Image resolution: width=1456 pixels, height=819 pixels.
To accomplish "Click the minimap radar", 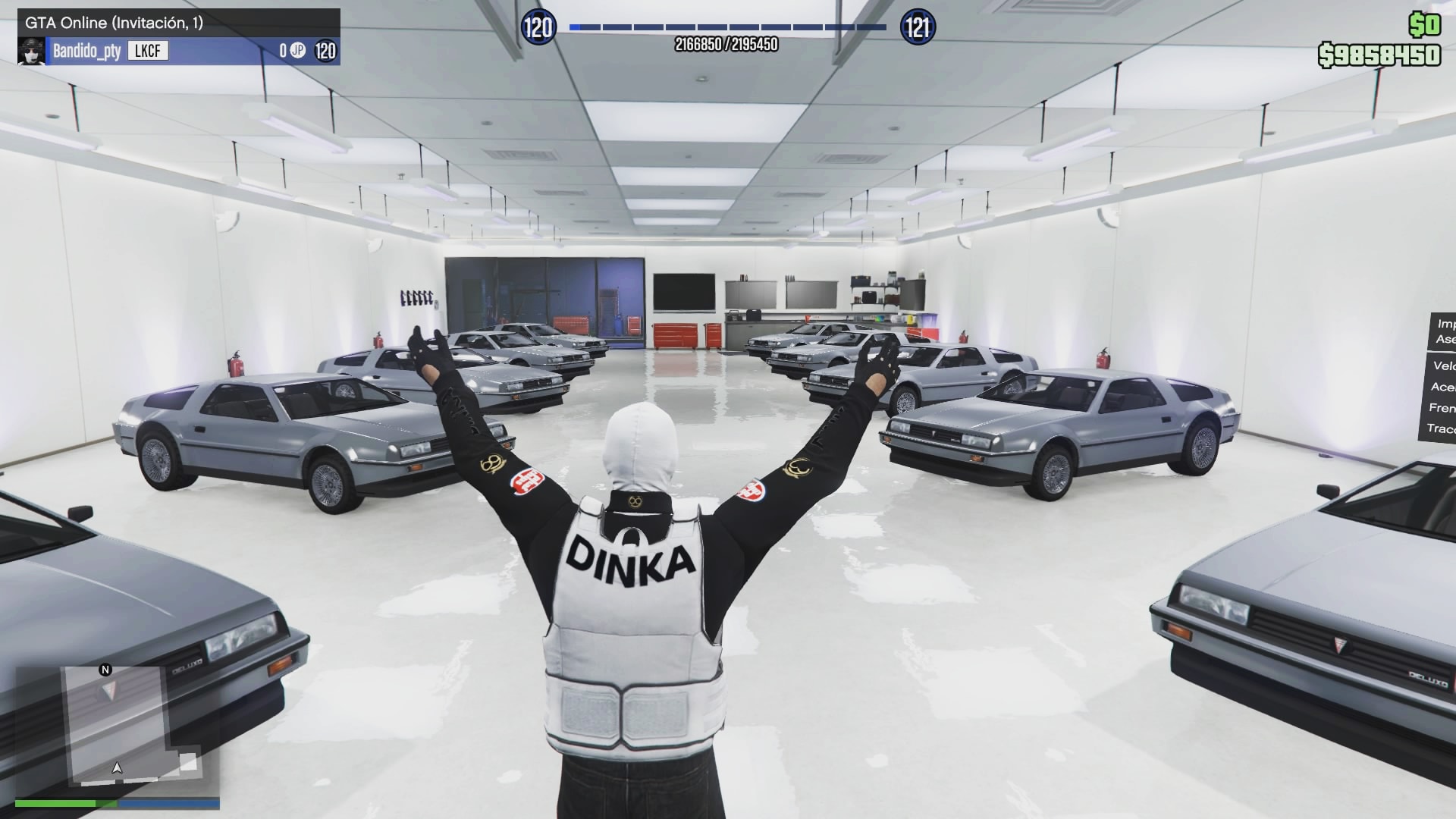I will click(x=118, y=730).
